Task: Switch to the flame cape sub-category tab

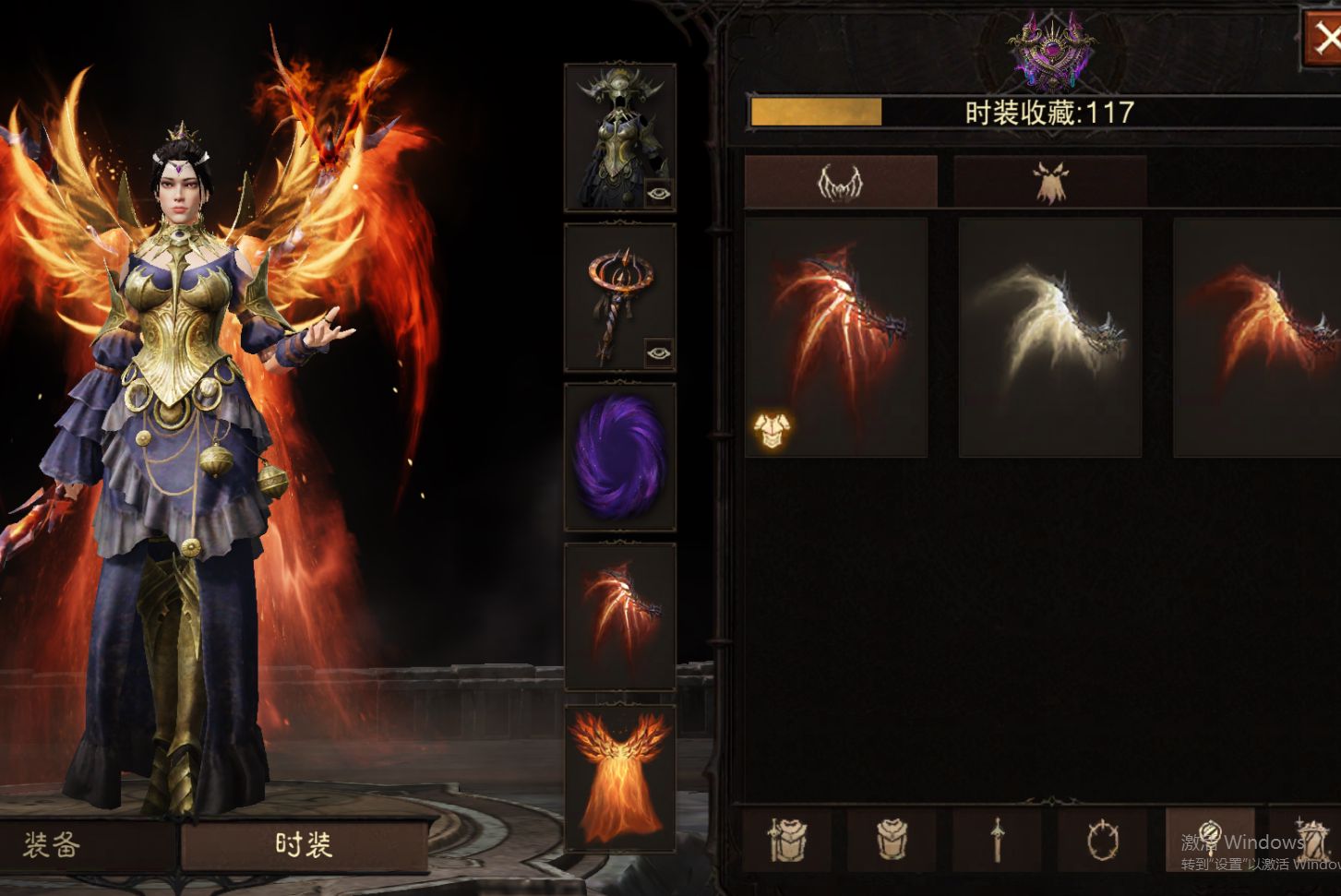Action: pos(1049,182)
